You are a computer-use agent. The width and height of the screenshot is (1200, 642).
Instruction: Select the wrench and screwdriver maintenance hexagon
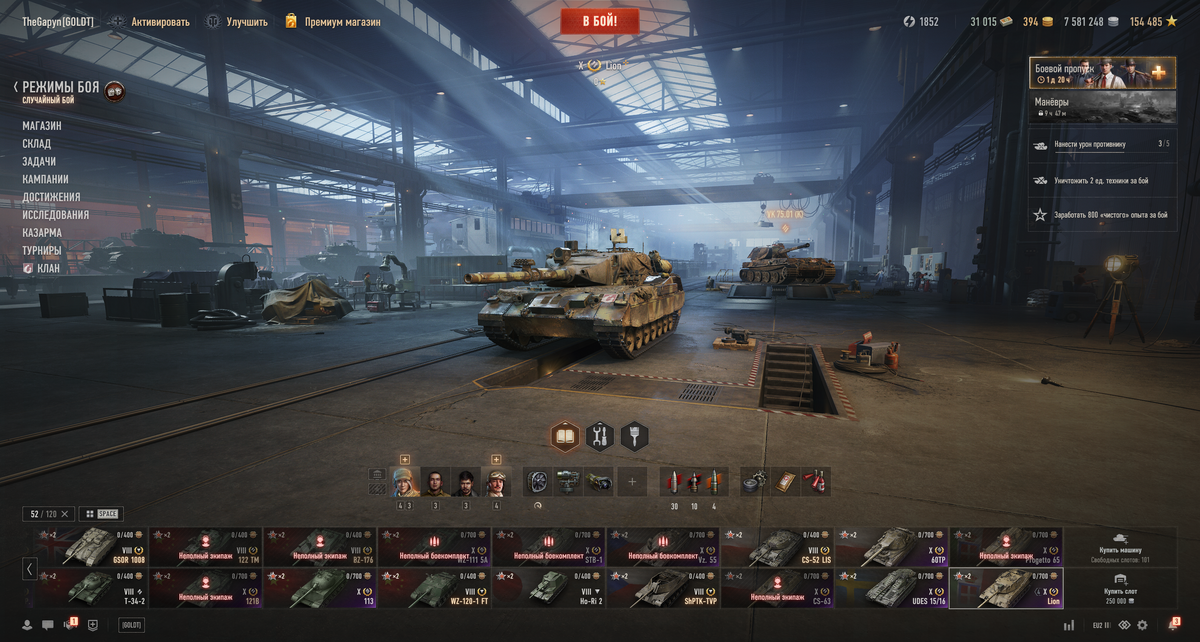[x=599, y=436]
